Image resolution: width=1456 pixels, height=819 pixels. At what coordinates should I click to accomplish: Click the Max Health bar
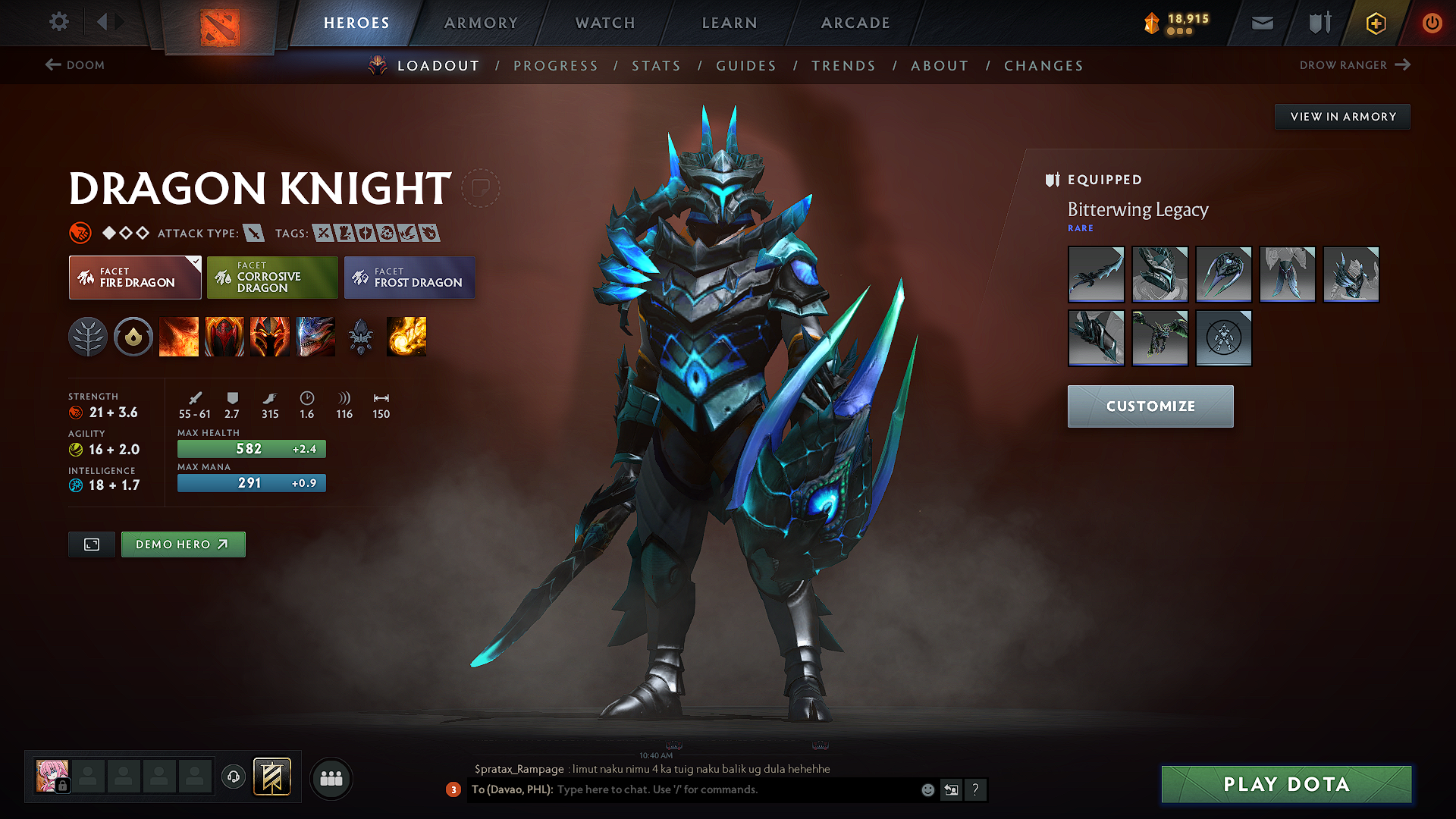251,448
